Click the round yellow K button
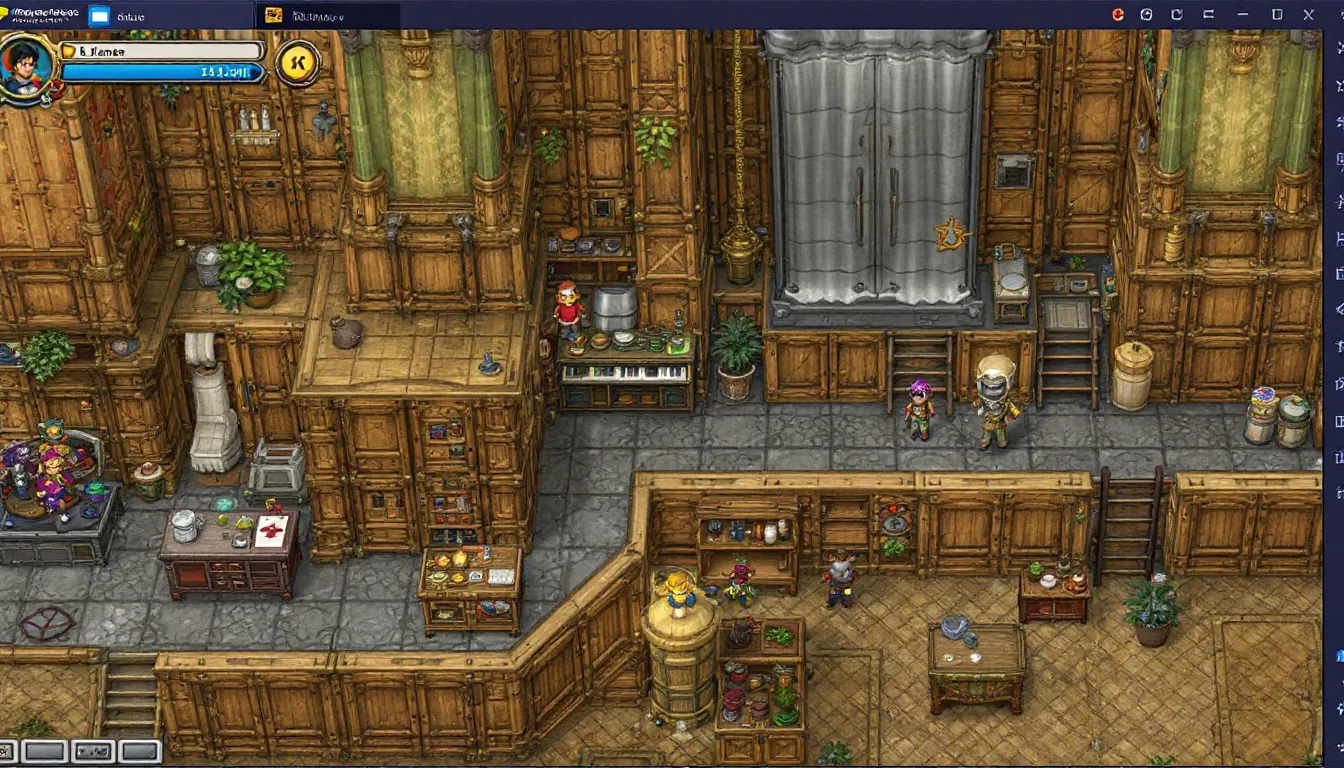Viewport: 1344px width, 768px height. click(297, 63)
